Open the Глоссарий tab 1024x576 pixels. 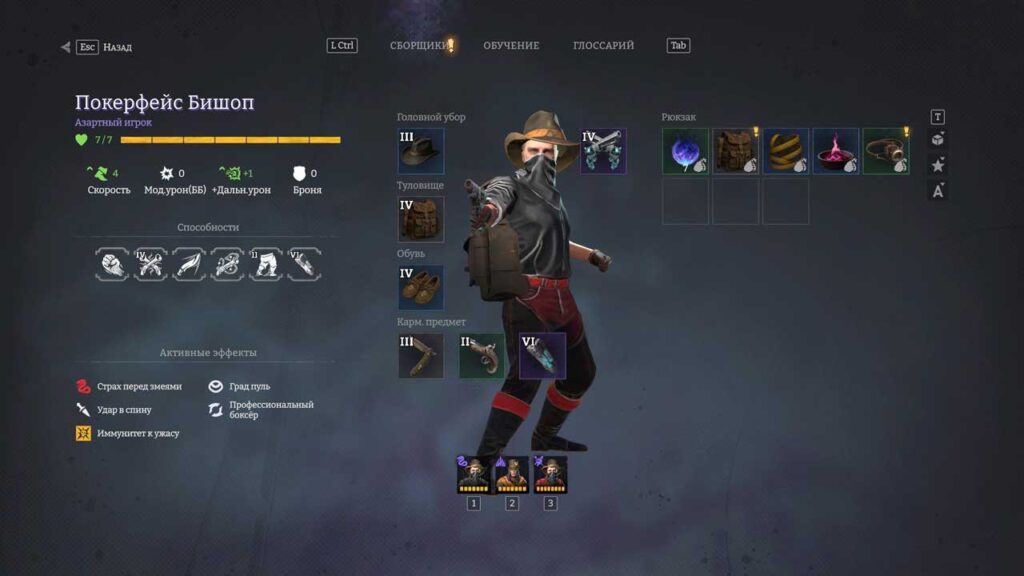click(x=603, y=46)
